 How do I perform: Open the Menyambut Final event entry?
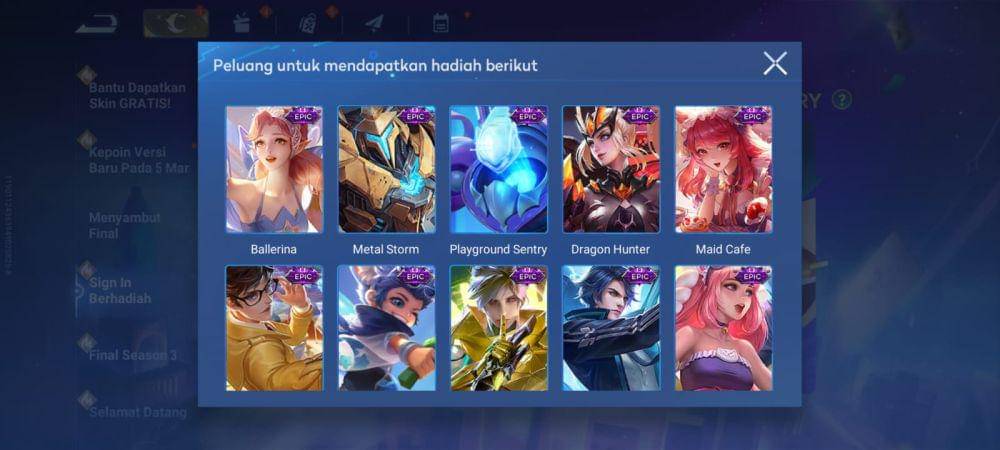point(117,226)
